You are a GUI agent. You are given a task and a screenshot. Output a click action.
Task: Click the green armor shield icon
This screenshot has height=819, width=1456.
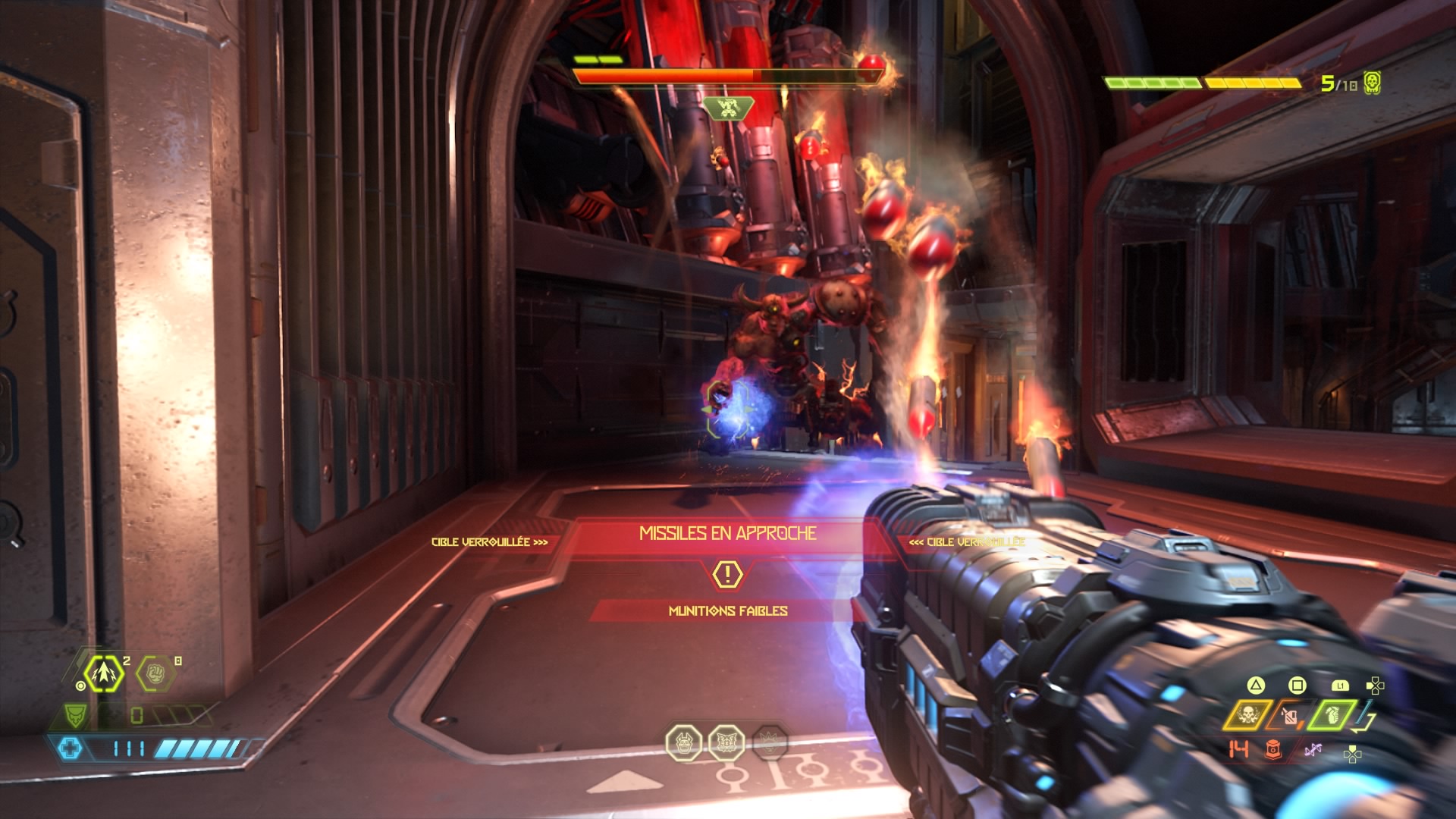[x=74, y=714]
